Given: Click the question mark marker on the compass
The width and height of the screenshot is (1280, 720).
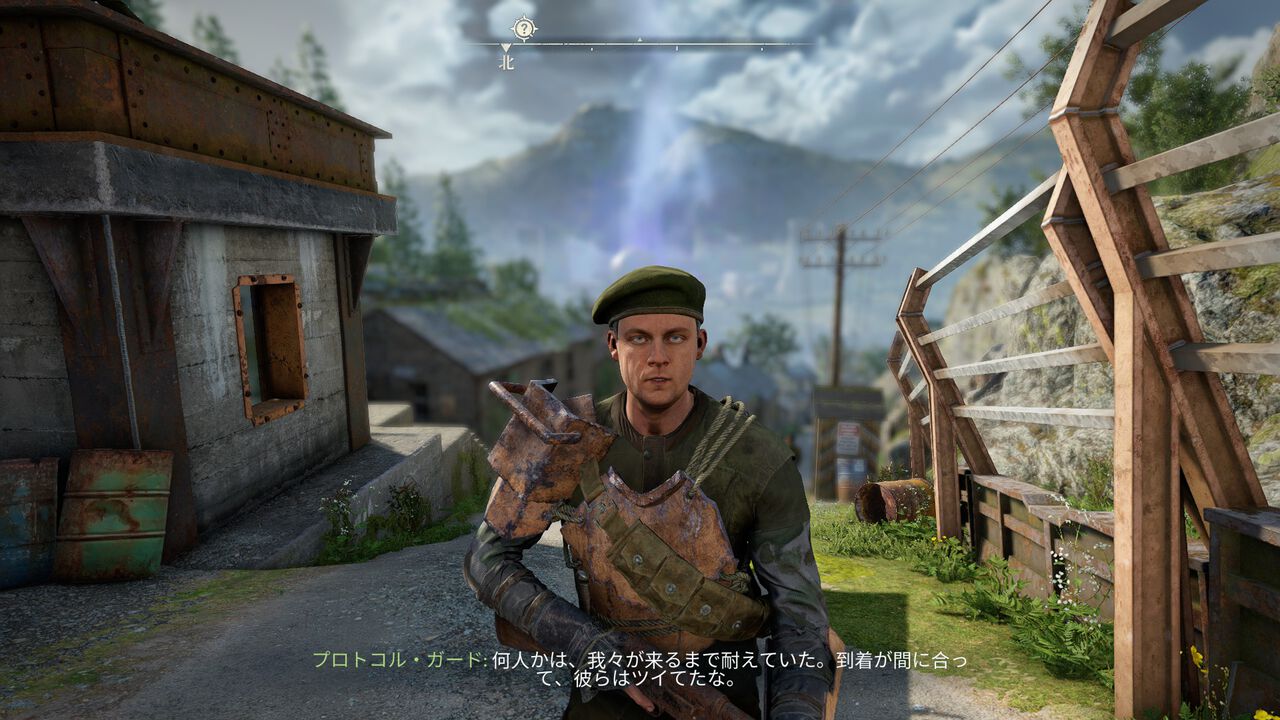Looking at the screenshot, I should (523, 28).
